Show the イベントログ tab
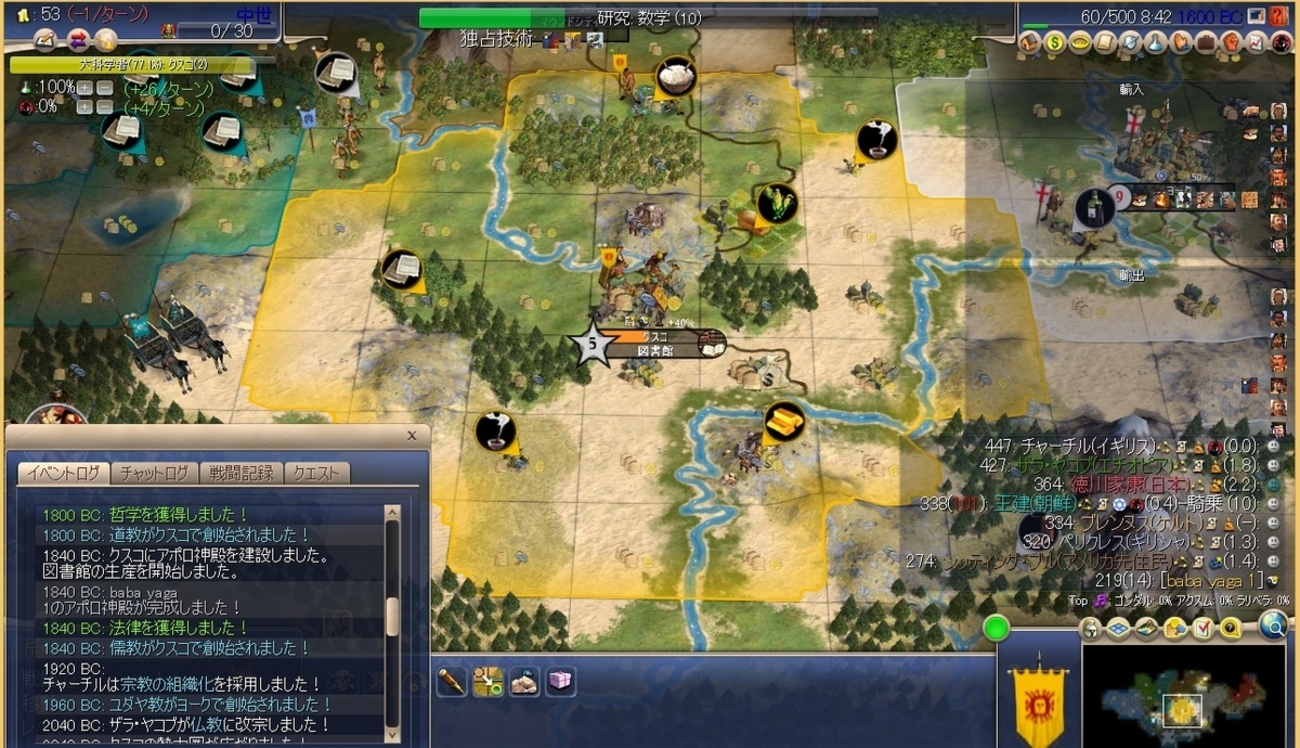 (x=63, y=473)
